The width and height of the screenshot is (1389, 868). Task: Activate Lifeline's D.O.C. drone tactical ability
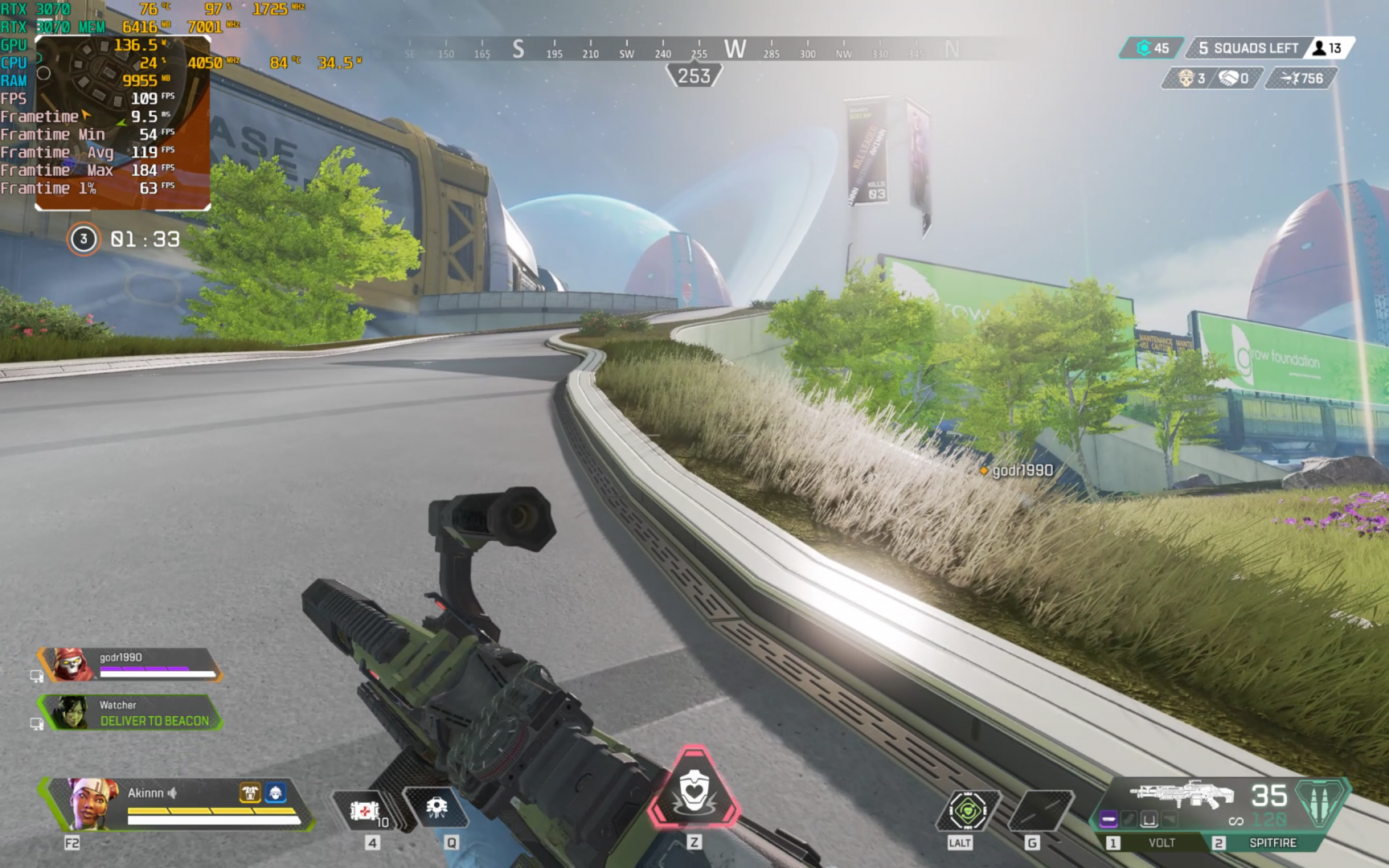coord(436,807)
